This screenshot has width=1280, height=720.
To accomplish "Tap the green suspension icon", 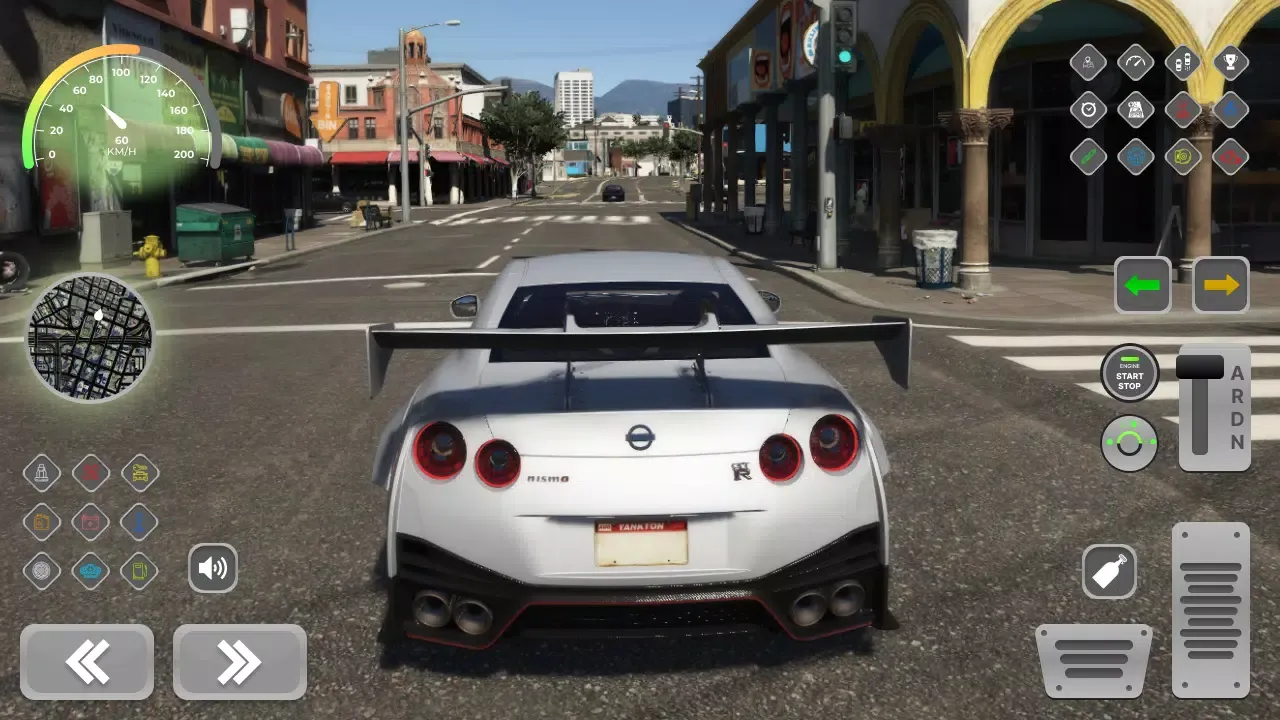I will [x=1089, y=157].
